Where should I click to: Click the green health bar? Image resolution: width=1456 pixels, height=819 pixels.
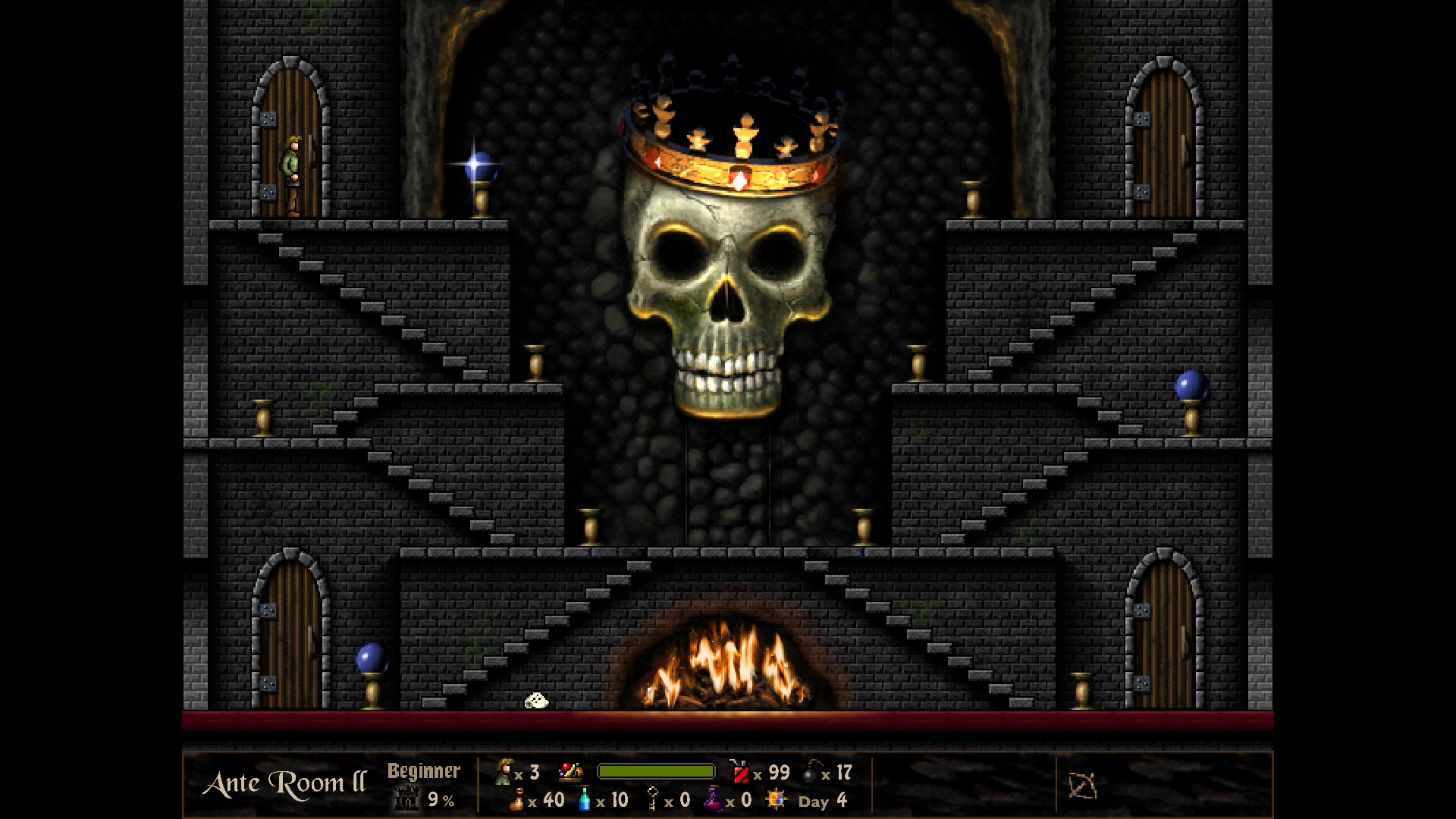click(x=655, y=771)
